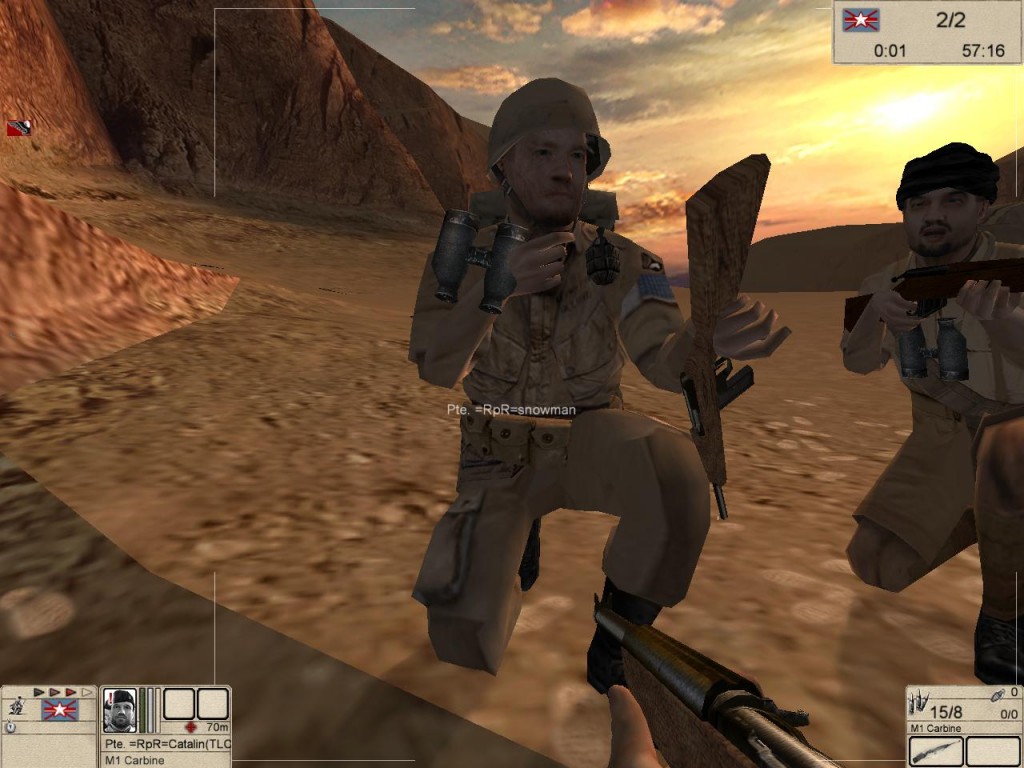Click the grenade icon in the weapon panel
The width and height of the screenshot is (1024, 768).
pos(998,694)
